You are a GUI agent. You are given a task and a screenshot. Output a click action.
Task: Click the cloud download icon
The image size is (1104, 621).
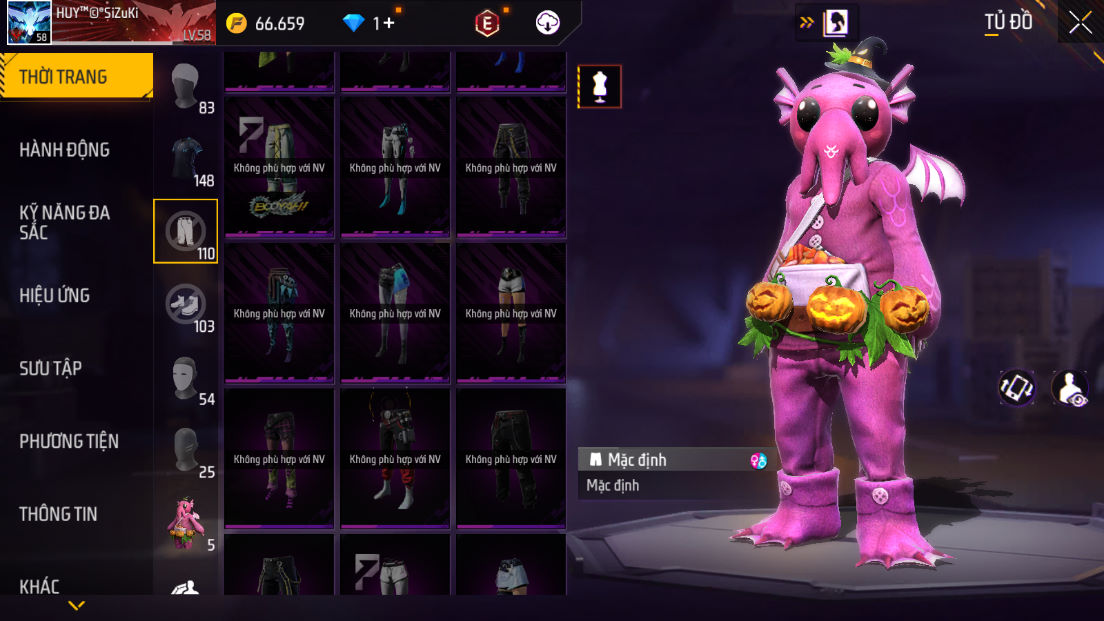click(x=548, y=23)
